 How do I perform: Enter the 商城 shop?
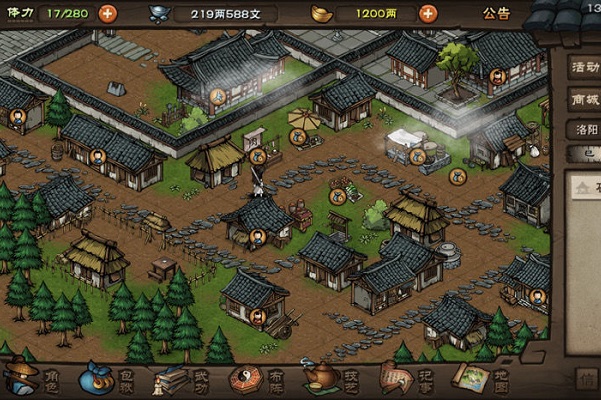click(583, 99)
